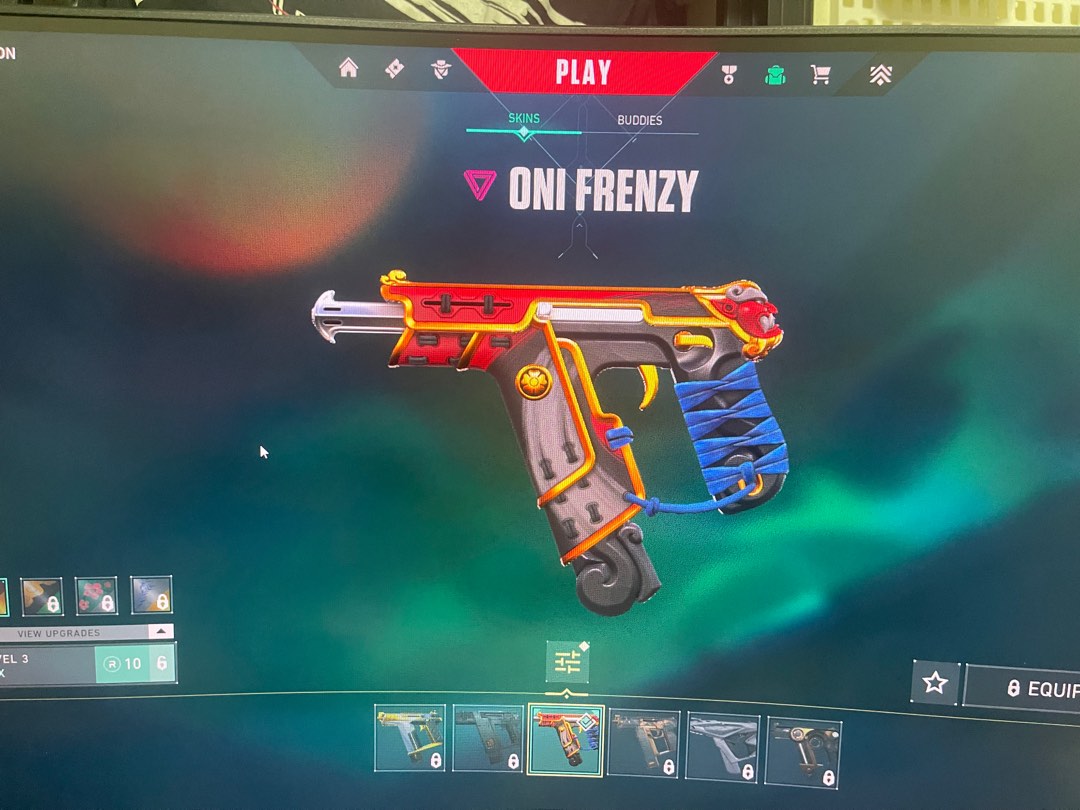Choose the grey-blue variant swatch
The image size is (1080, 810).
click(x=151, y=595)
